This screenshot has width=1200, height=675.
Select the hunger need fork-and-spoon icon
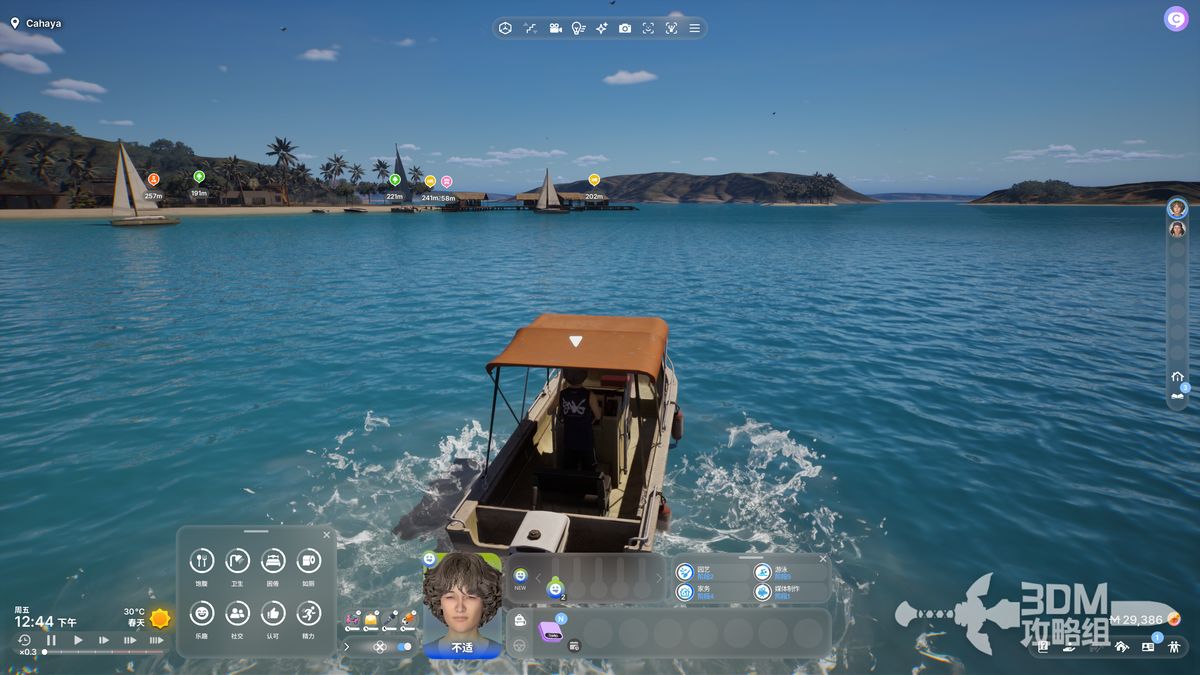tap(202, 561)
